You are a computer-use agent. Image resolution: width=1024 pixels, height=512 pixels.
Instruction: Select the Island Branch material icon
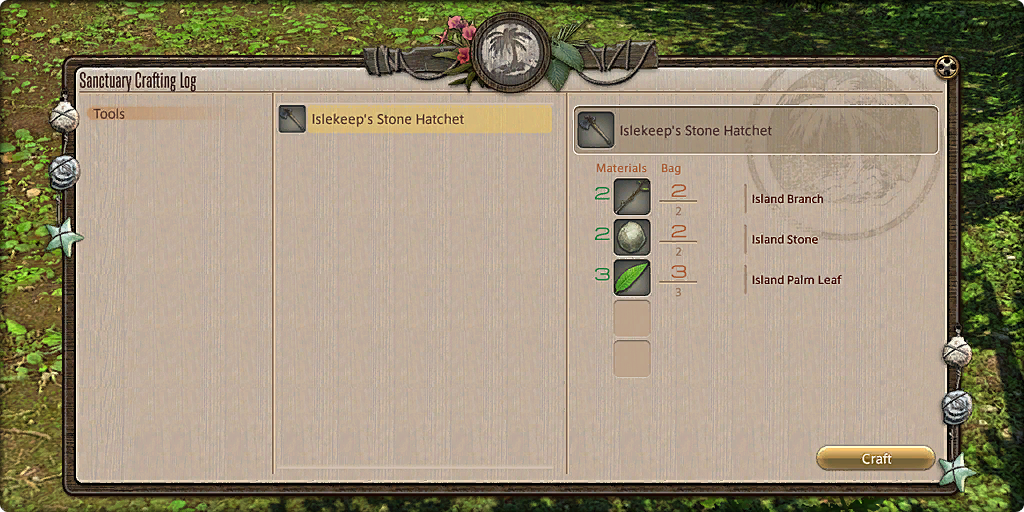pyautogui.click(x=632, y=197)
